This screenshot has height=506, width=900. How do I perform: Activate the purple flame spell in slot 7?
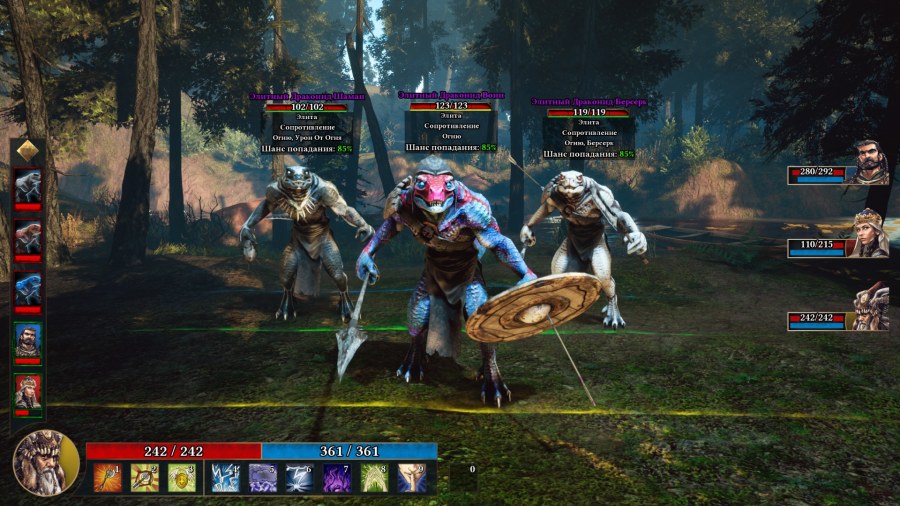[337, 477]
